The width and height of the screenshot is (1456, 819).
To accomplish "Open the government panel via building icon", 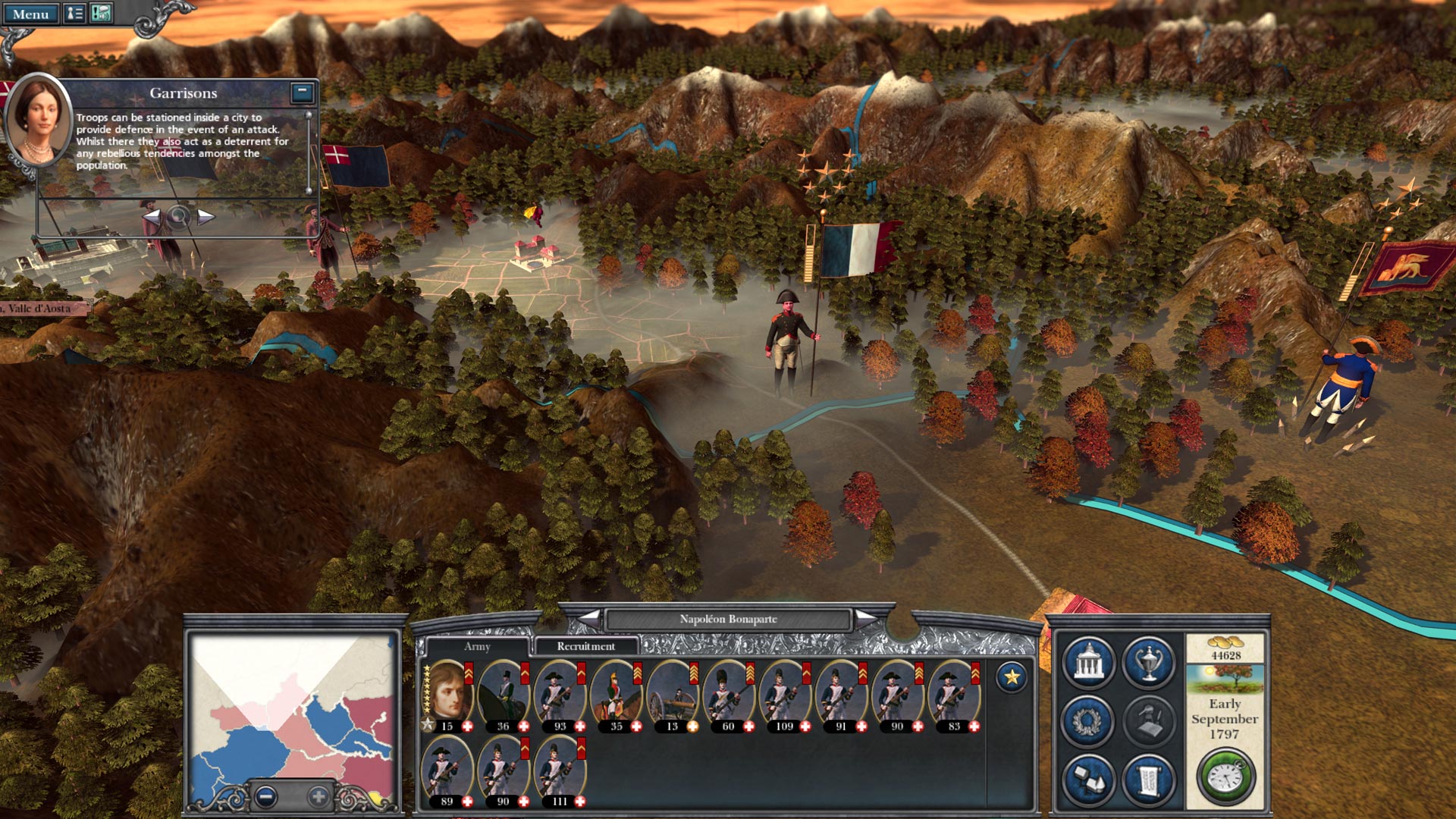I will [1087, 661].
